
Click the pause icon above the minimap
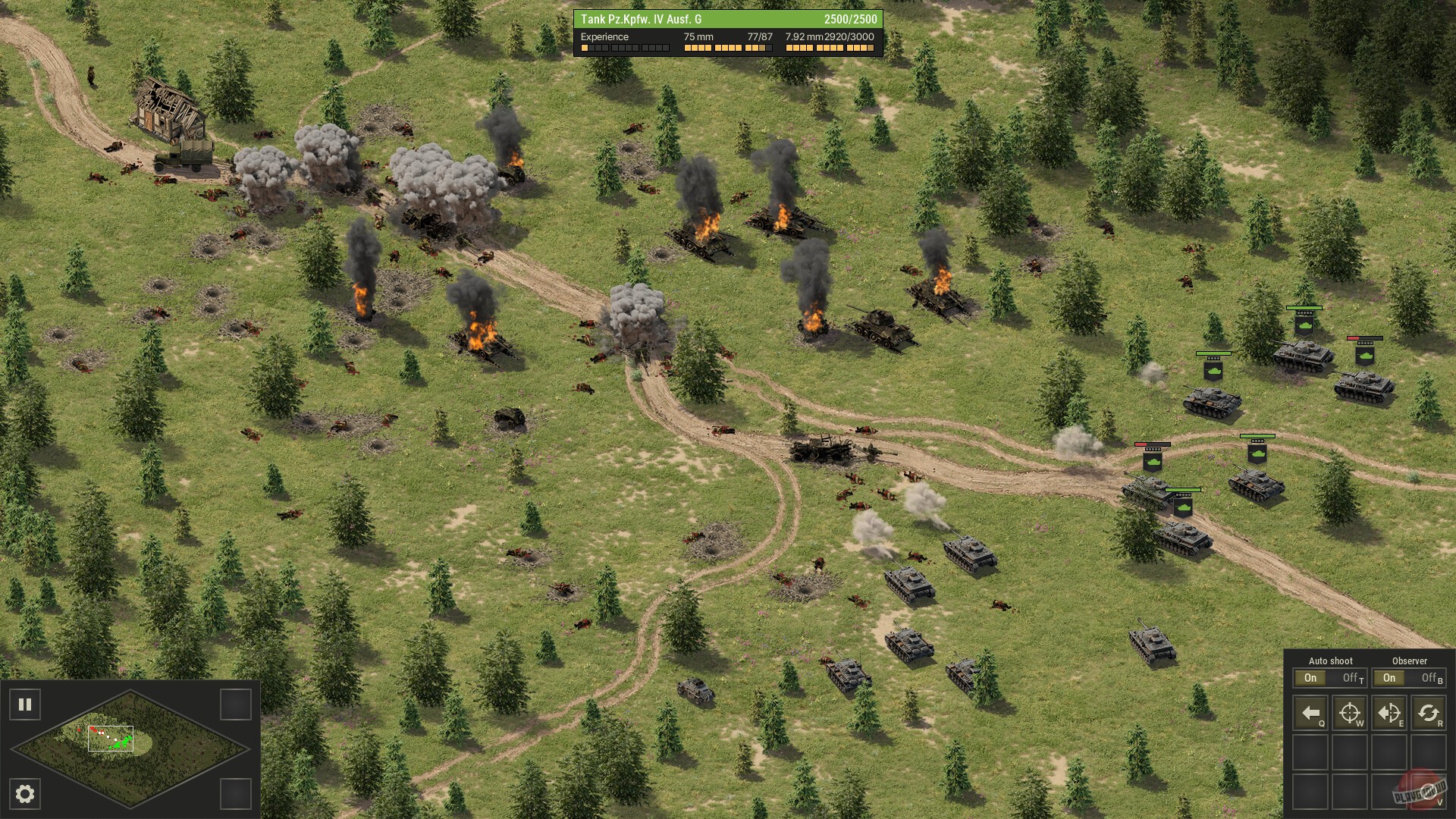[25, 704]
